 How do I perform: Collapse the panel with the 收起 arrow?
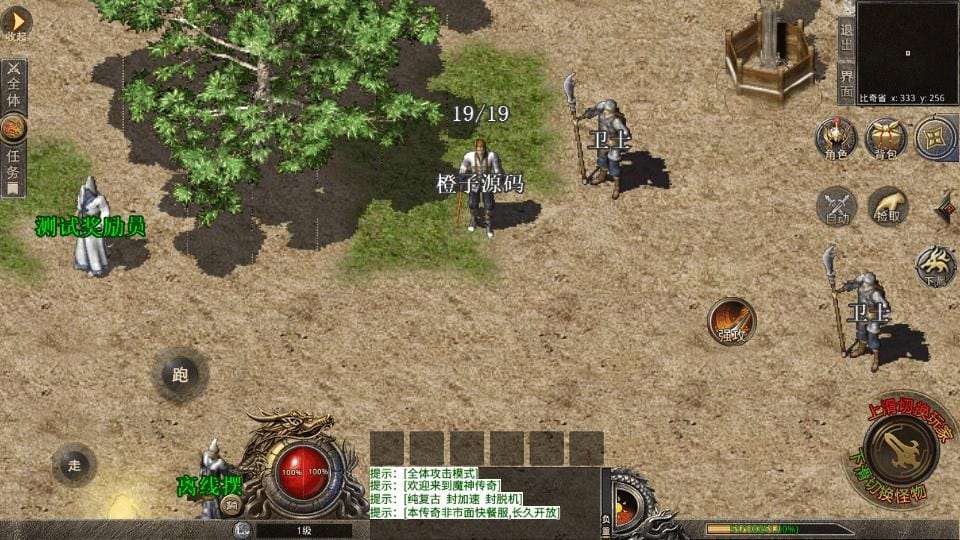[x=15, y=24]
